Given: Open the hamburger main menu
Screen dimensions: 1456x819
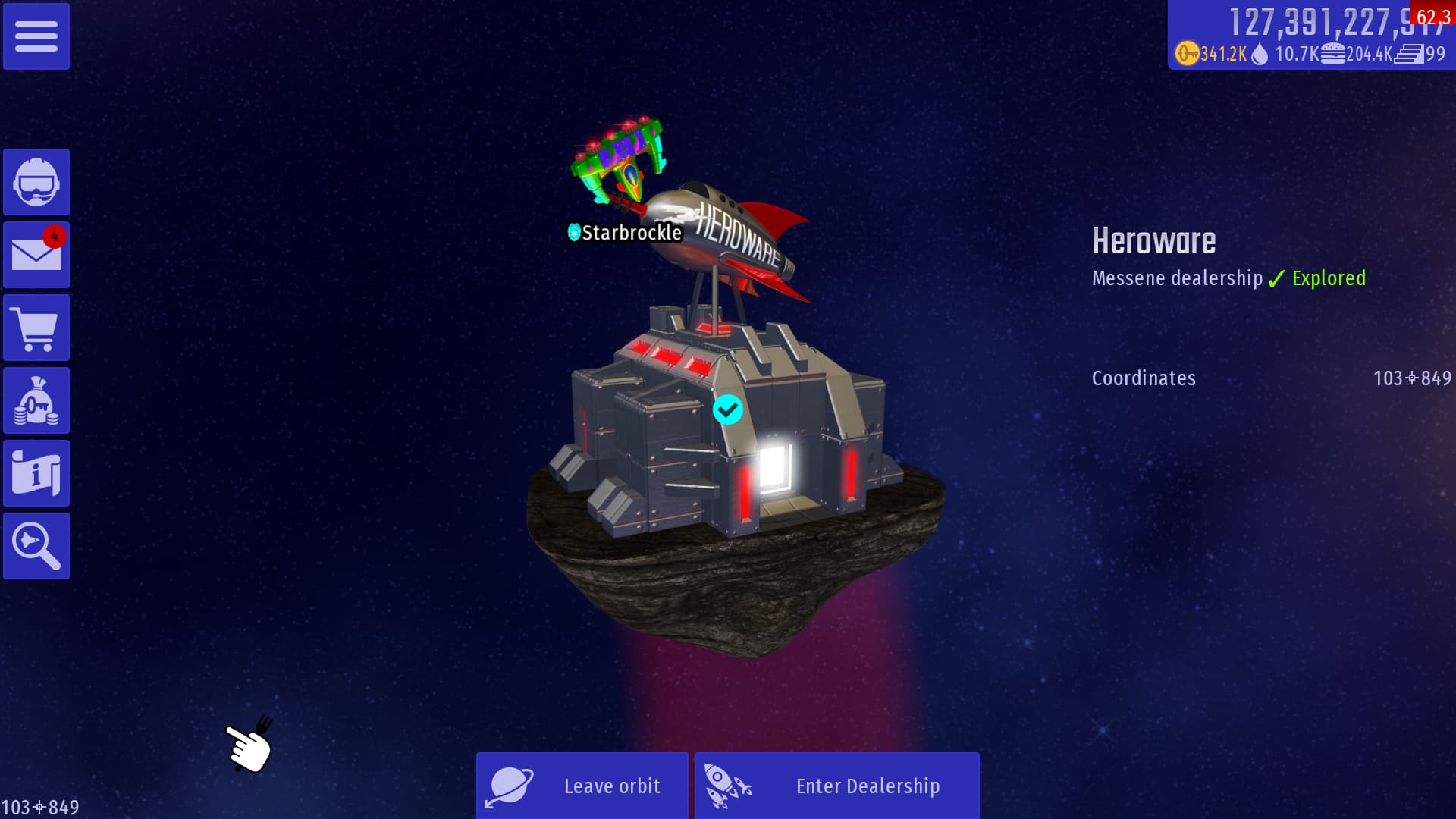Looking at the screenshot, I should [x=36, y=36].
